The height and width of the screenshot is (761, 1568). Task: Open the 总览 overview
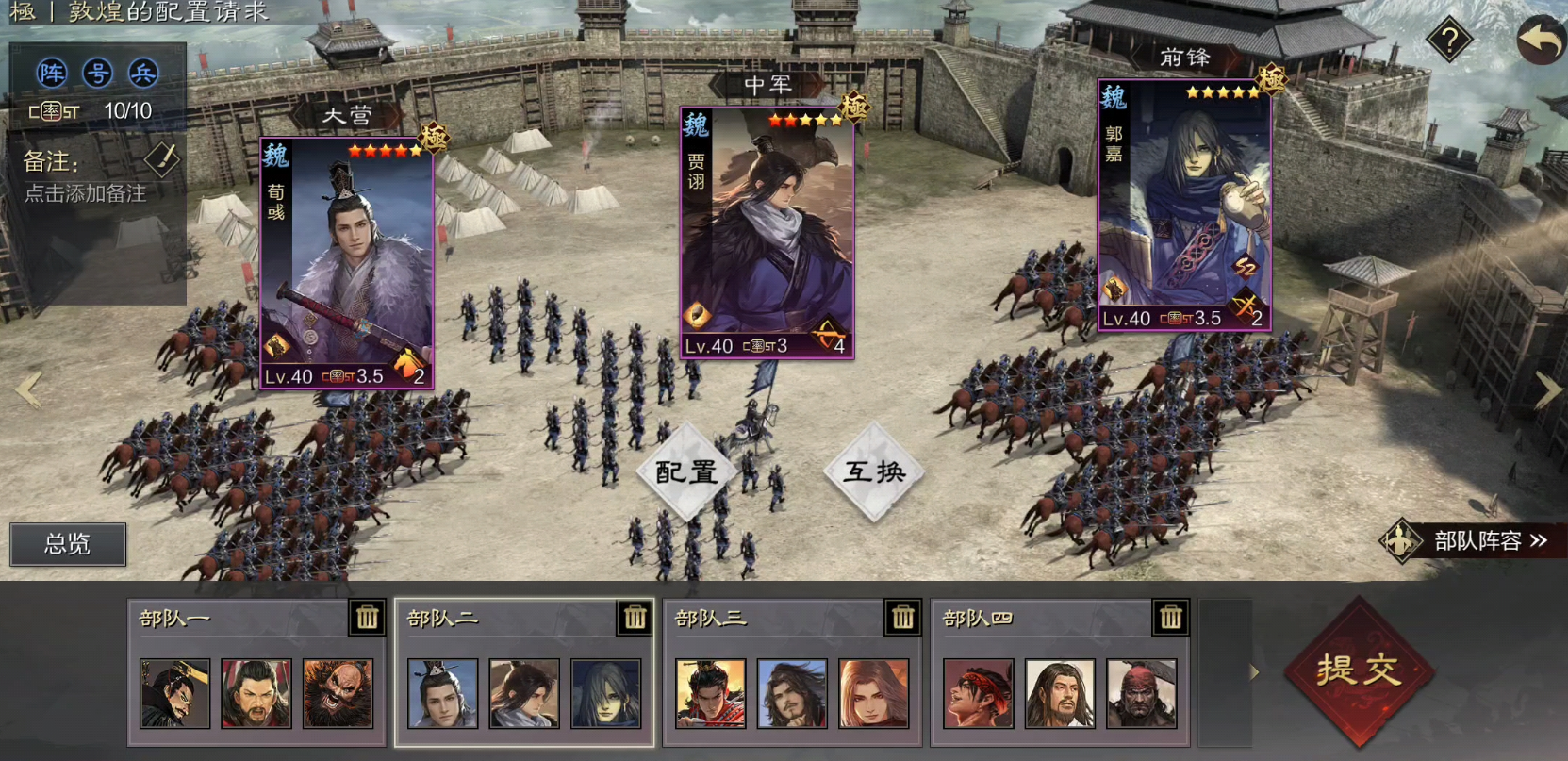68,544
